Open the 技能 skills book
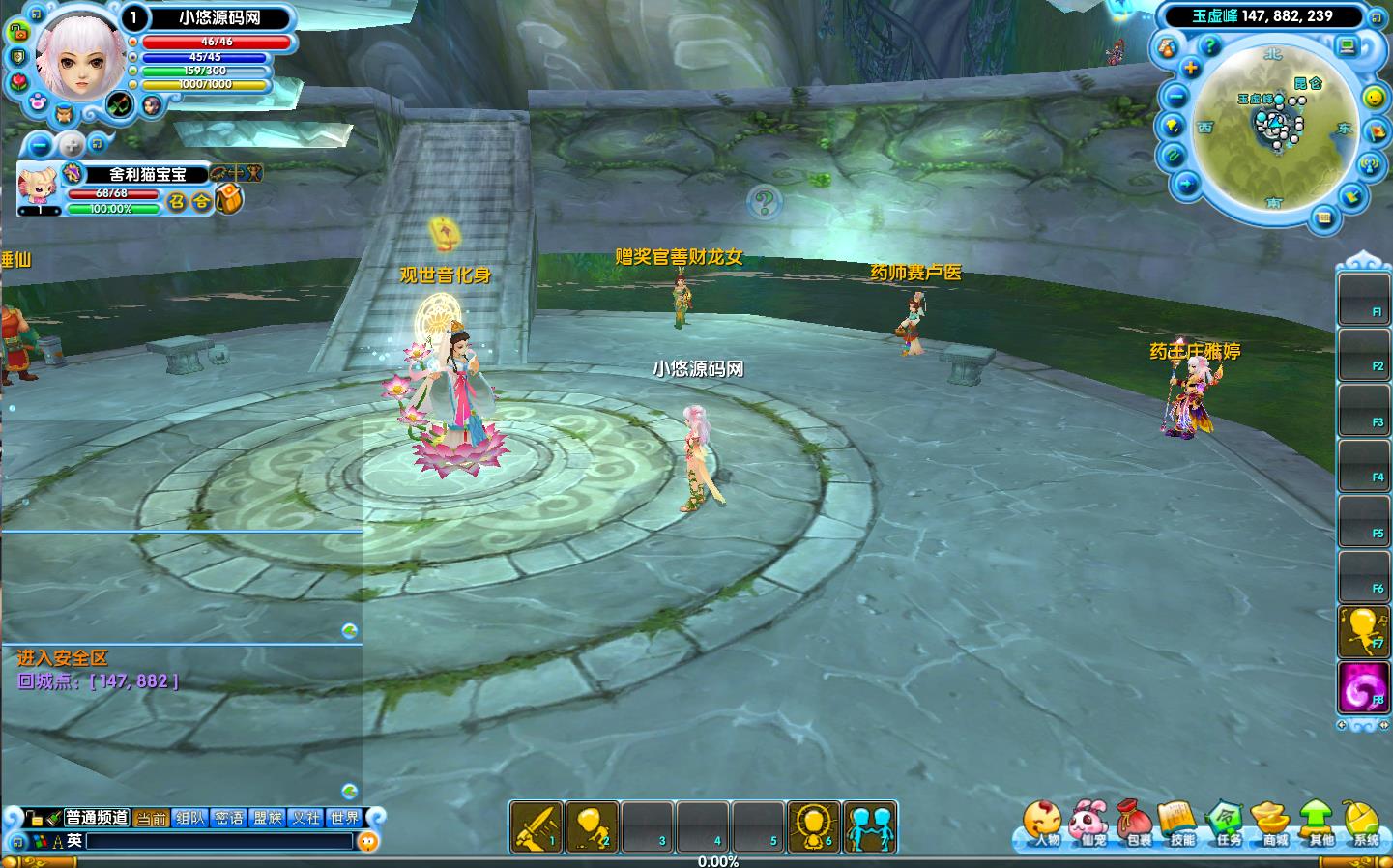 (1180, 825)
